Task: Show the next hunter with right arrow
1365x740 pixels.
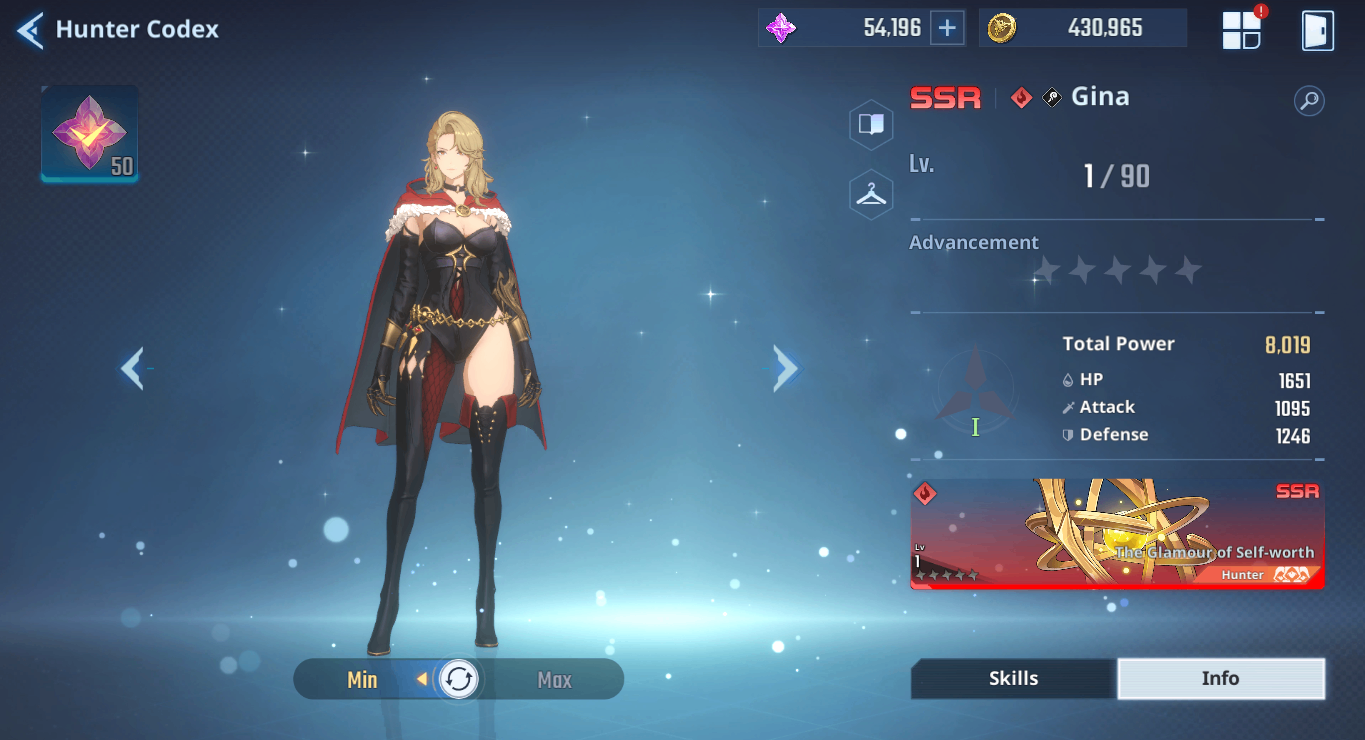Action: 786,368
